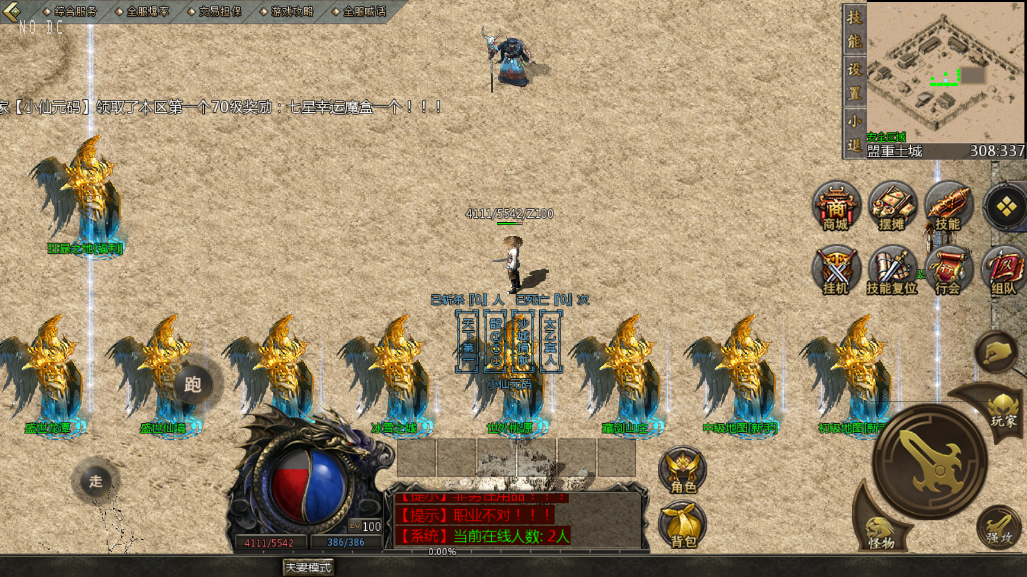Viewport: 1027px width, 577px height.
Task: Toggle the 跑 run button
Action: point(193,383)
